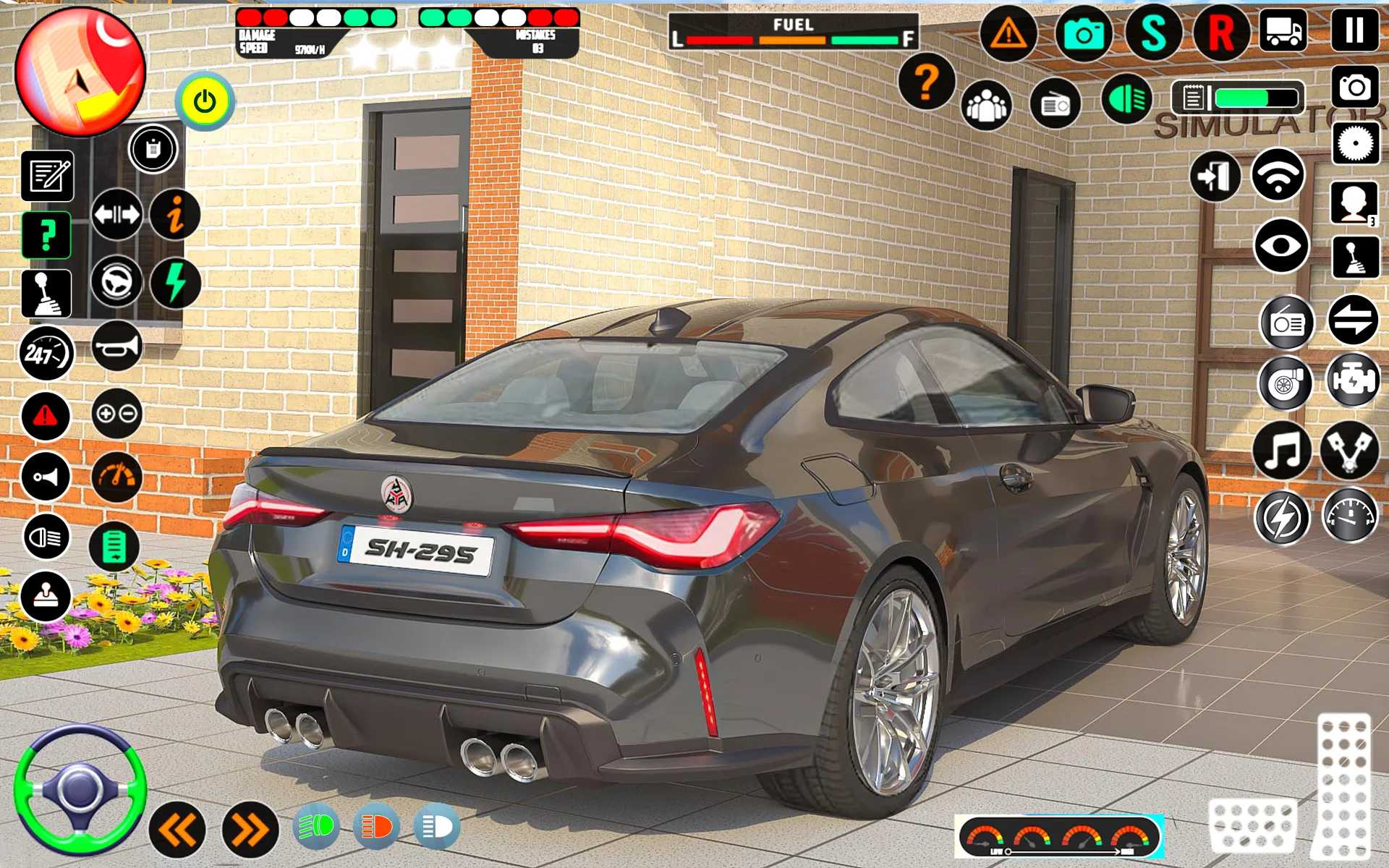
Task: Click the right double-arrow indicator button
Action: 250,830
